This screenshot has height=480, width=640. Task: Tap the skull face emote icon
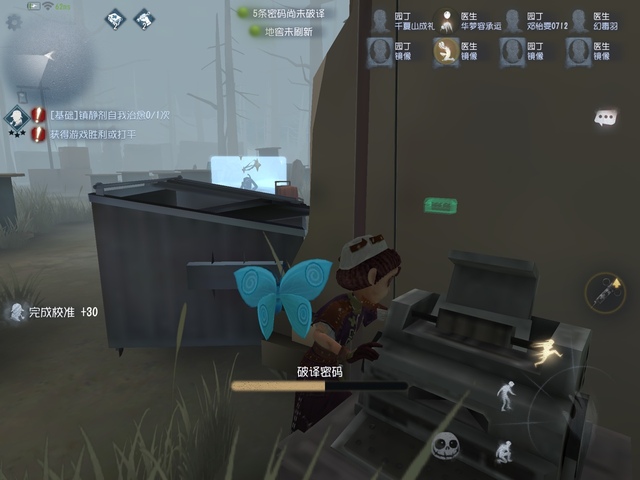(445, 446)
